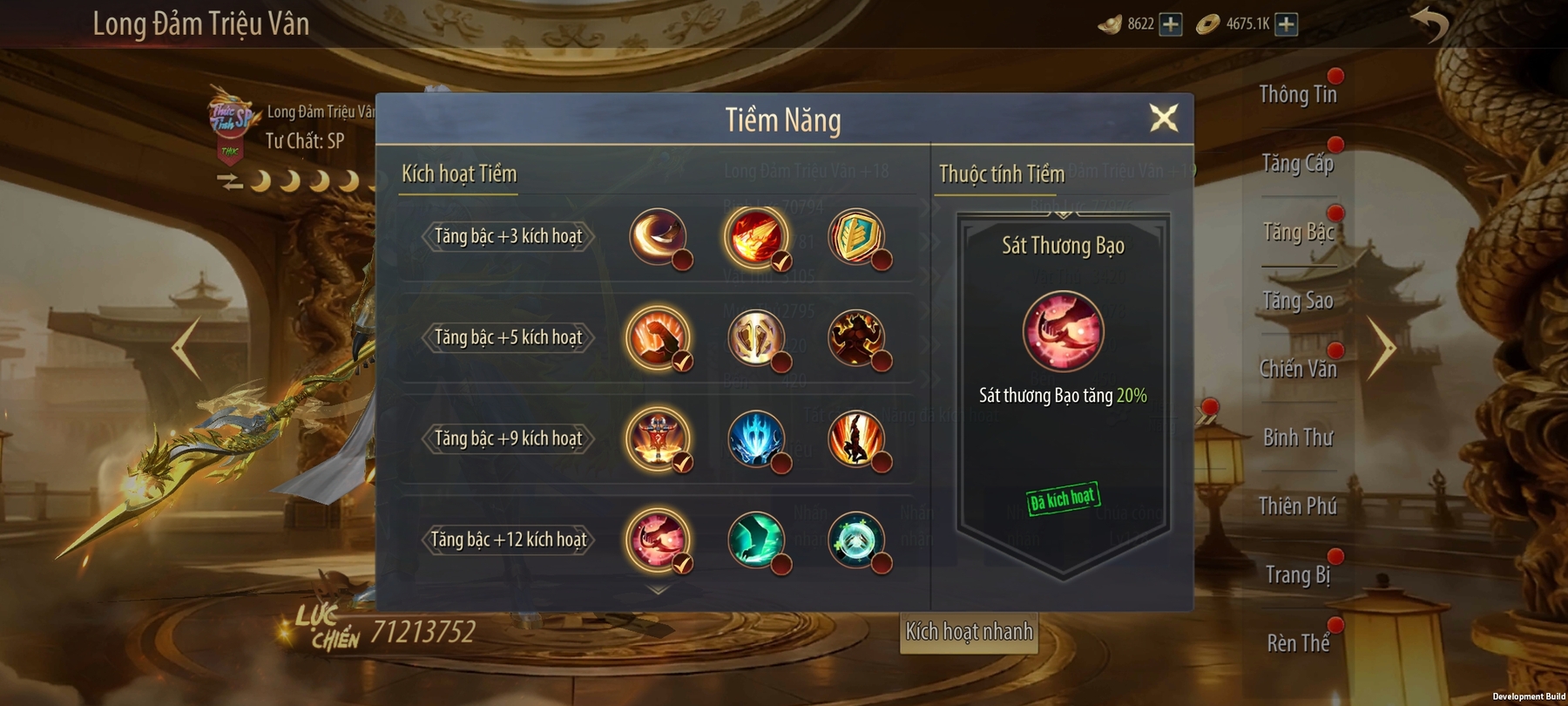Add more coins with plus button
This screenshot has height=706, width=1568.
click(x=1286, y=24)
